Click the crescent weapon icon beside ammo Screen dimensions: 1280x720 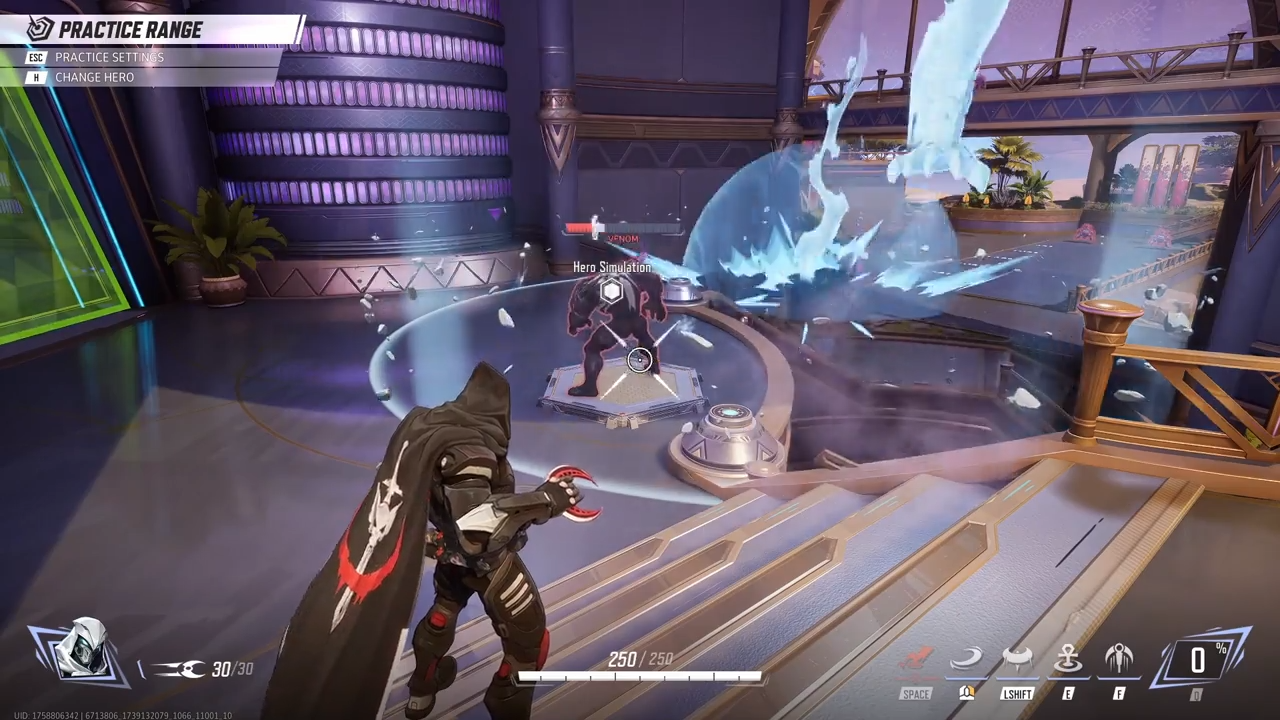(x=180, y=669)
